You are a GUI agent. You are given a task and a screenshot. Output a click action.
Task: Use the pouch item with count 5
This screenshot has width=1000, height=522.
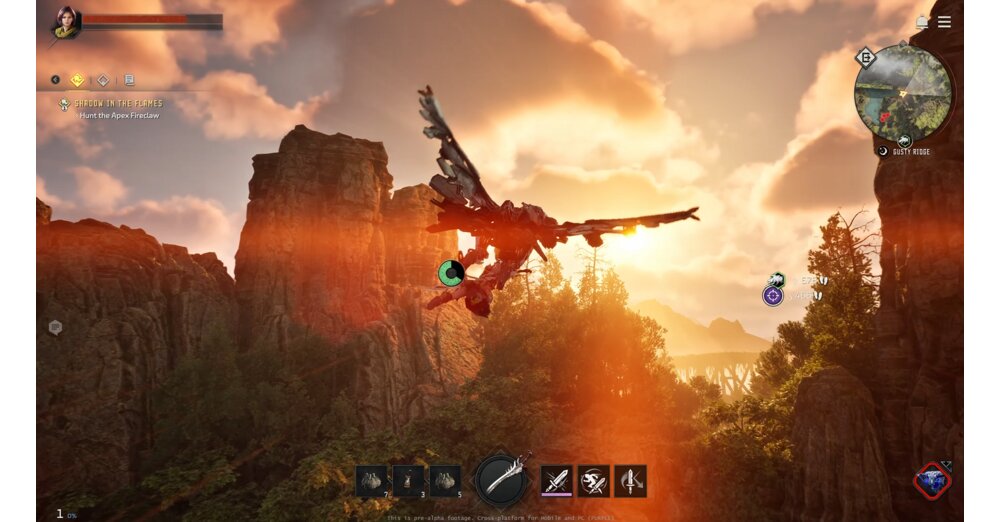445,481
